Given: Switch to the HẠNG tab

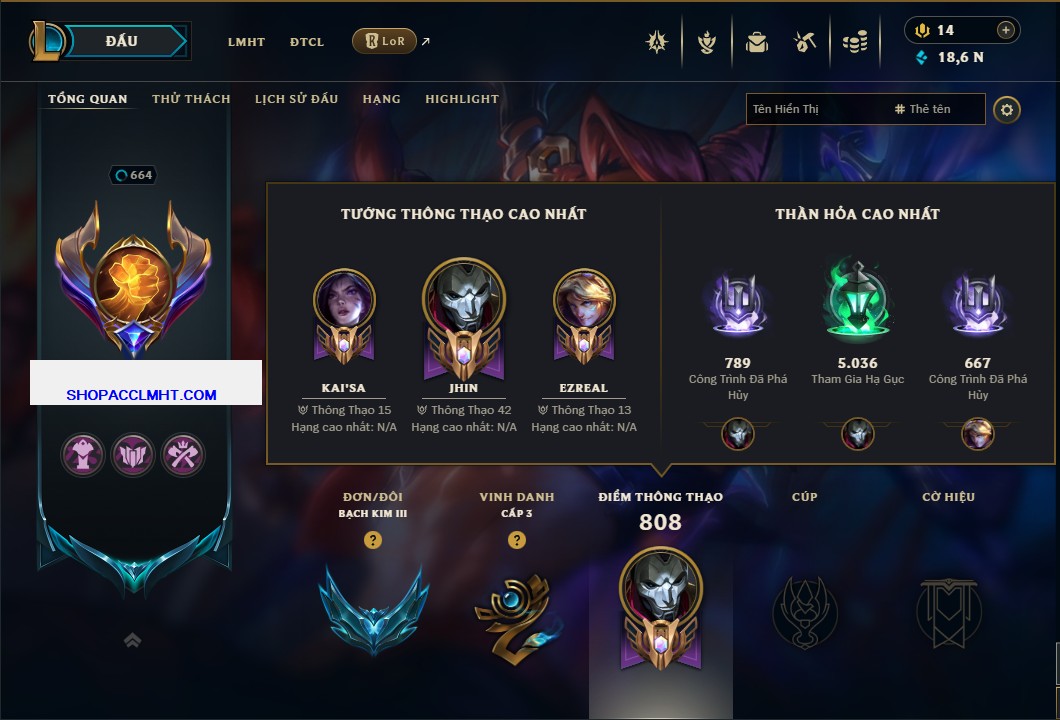Looking at the screenshot, I should point(381,99).
